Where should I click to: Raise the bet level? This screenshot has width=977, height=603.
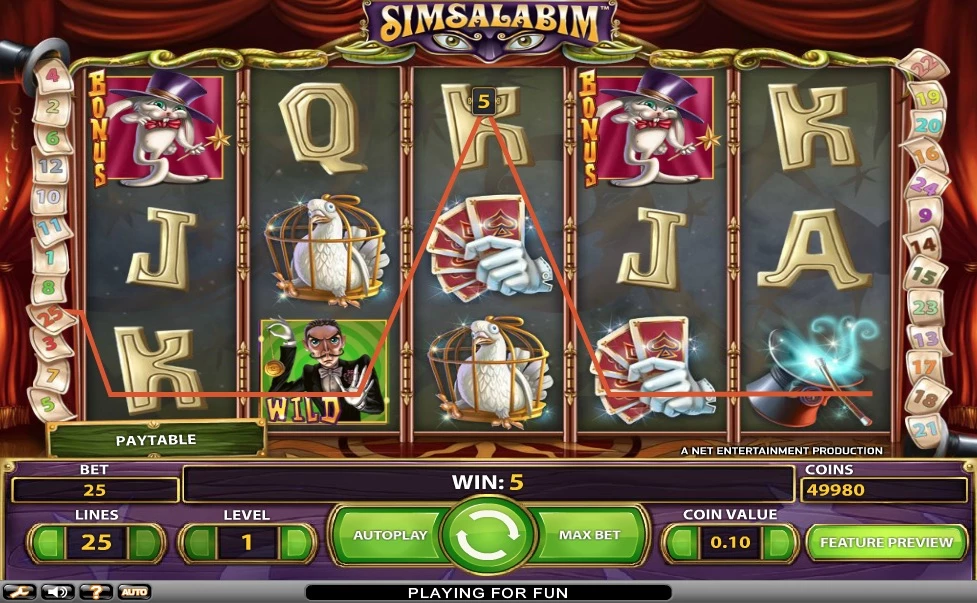coord(294,543)
